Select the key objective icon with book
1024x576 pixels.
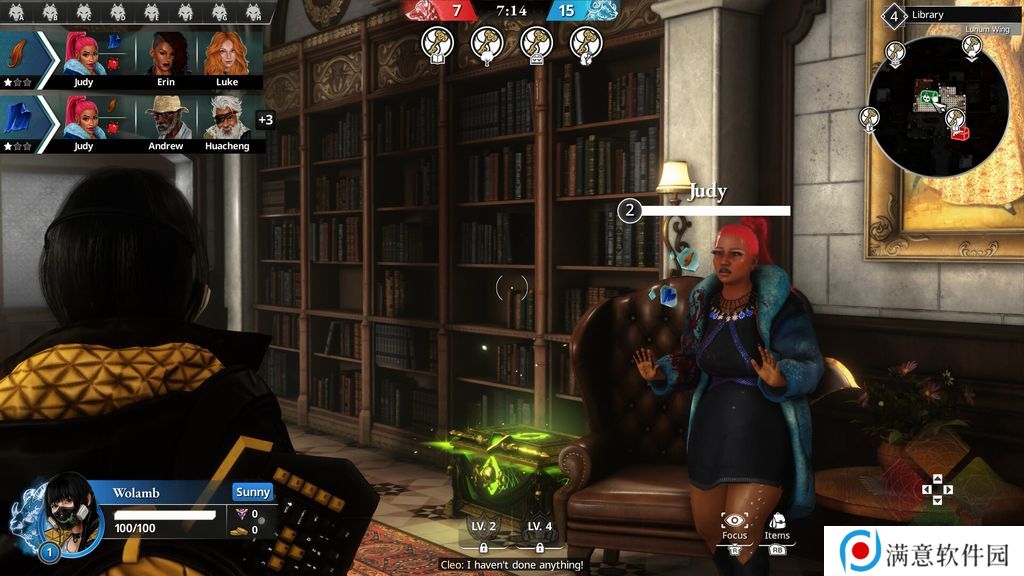437,43
